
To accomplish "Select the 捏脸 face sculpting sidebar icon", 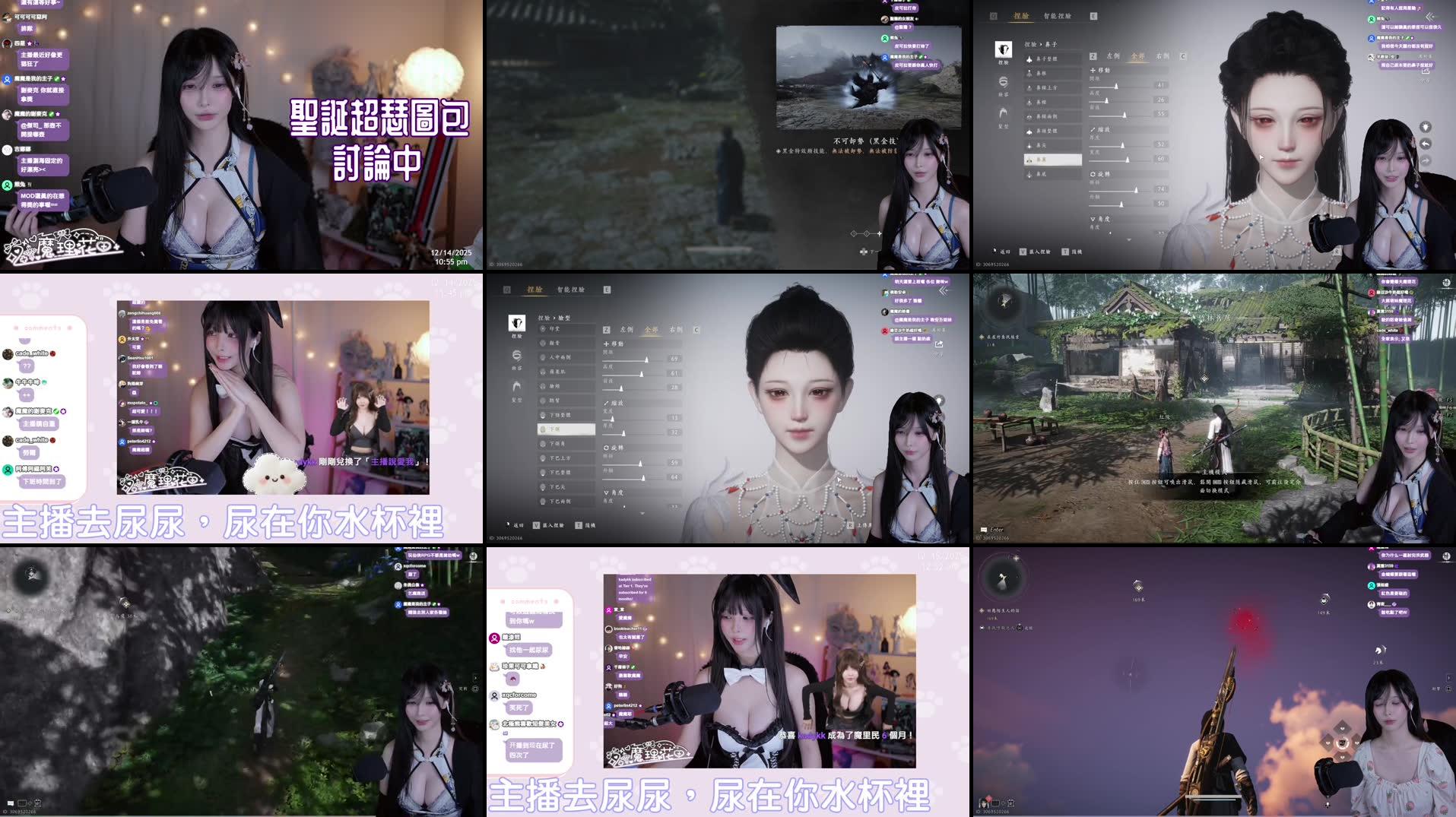I will click(x=1004, y=50).
